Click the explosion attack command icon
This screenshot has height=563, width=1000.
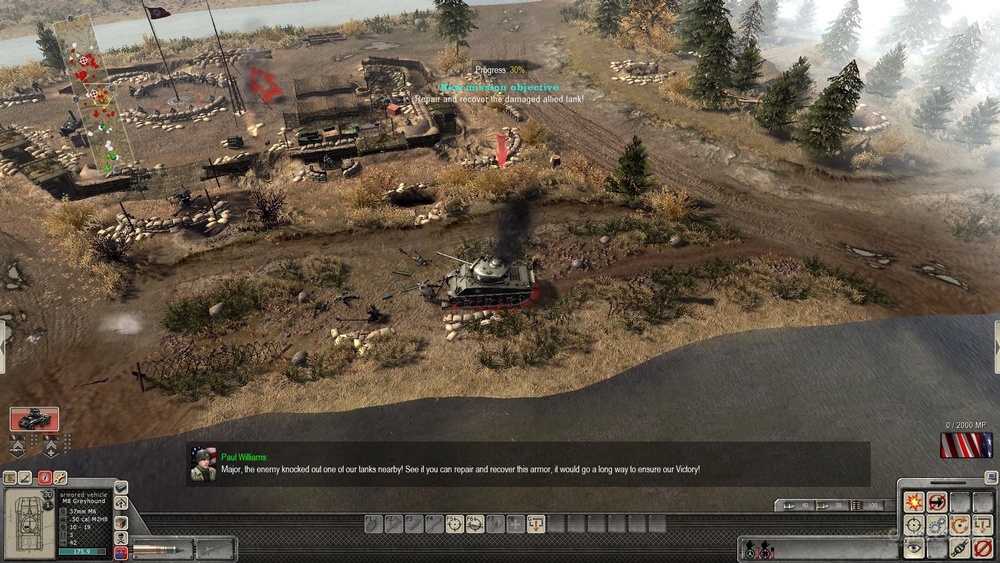point(914,503)
